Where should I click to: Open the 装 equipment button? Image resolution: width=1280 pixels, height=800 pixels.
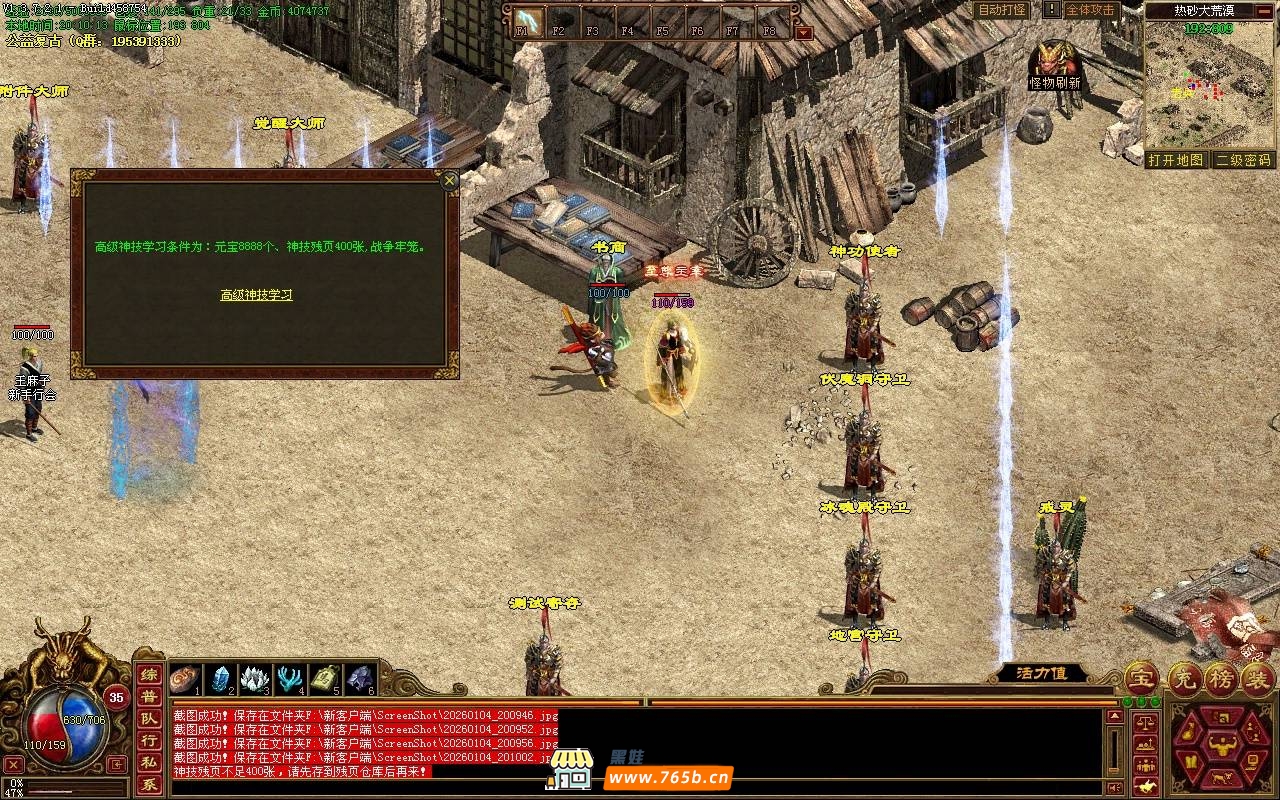pos(1257,679)
